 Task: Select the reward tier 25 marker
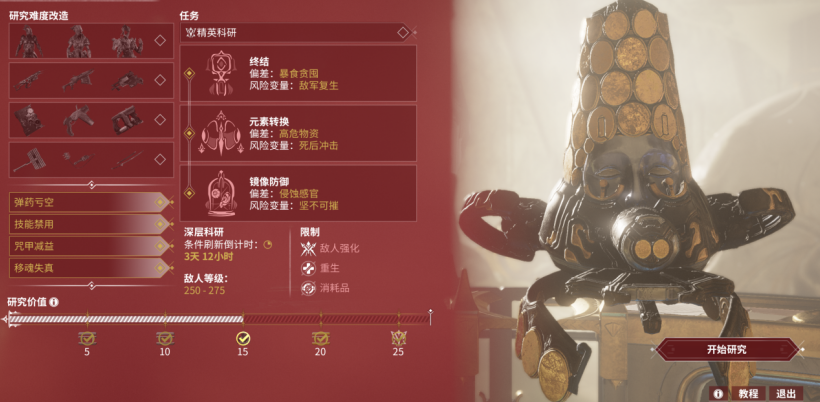pyautogui.click(x=398, y=339)
